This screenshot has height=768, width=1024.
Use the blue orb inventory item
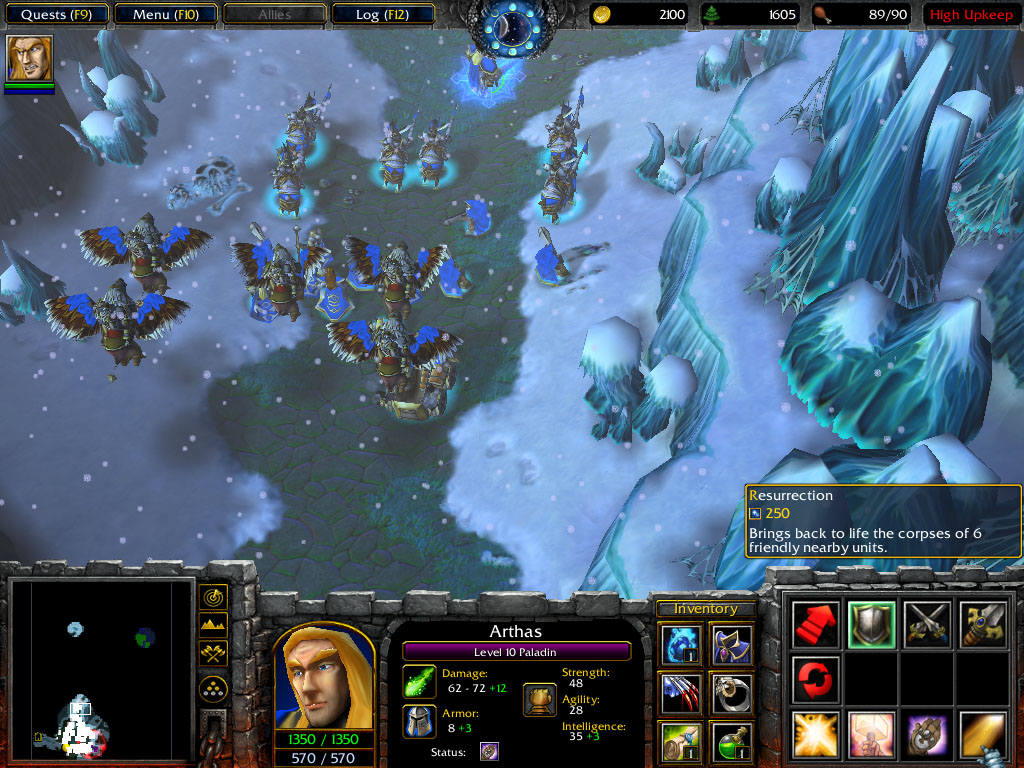[682, 645]
